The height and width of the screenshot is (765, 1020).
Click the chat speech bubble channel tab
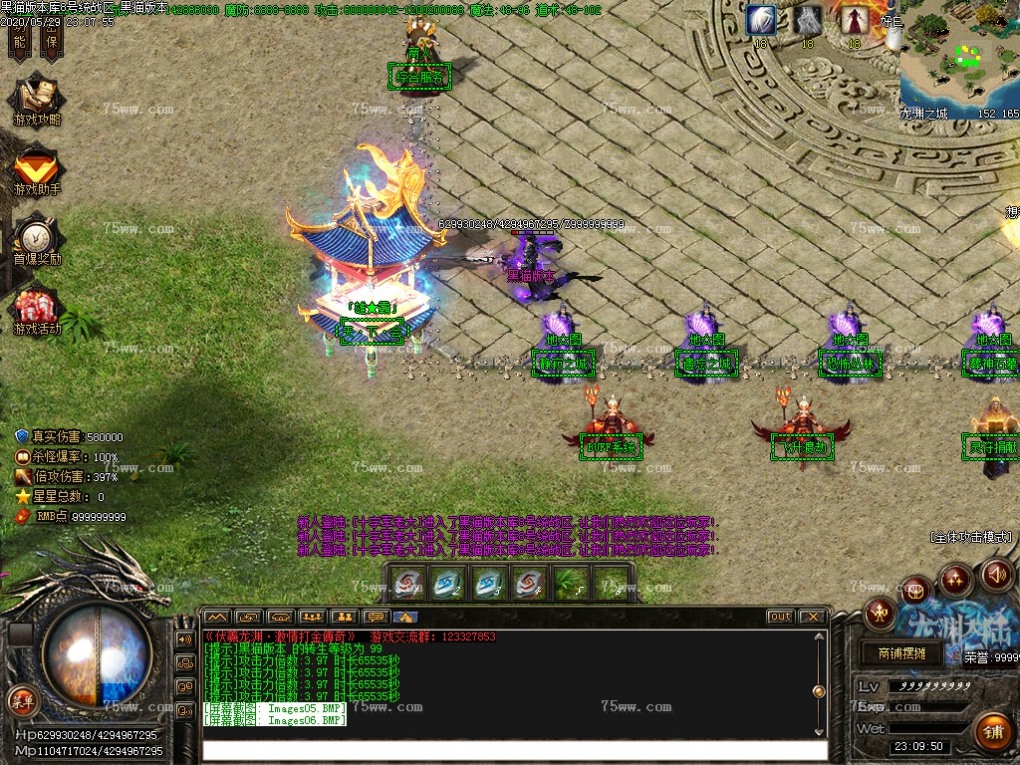pyautogui.click(x=375, y=616)
